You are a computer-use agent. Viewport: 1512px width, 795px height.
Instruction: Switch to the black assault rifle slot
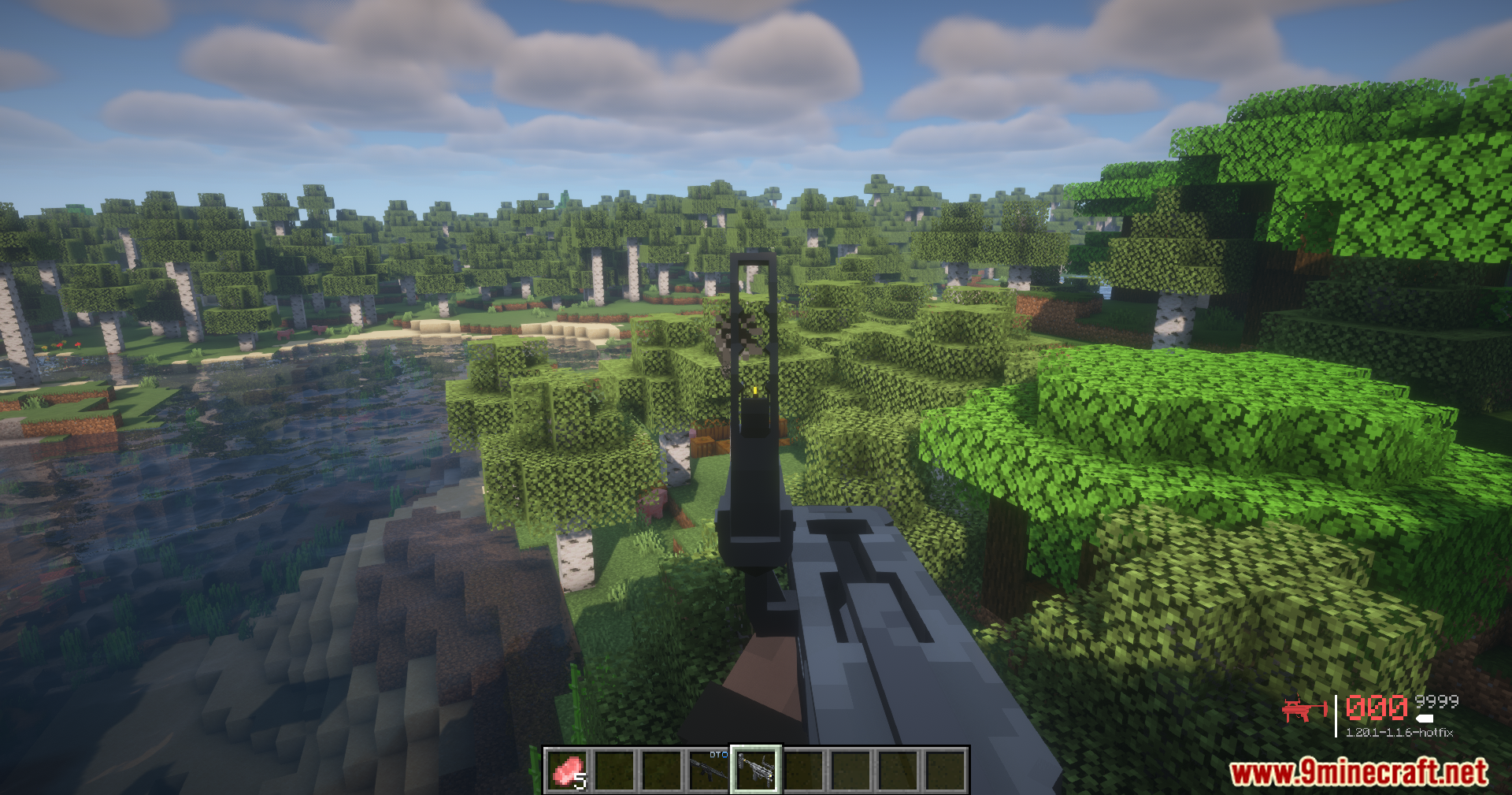click(709, 770)
